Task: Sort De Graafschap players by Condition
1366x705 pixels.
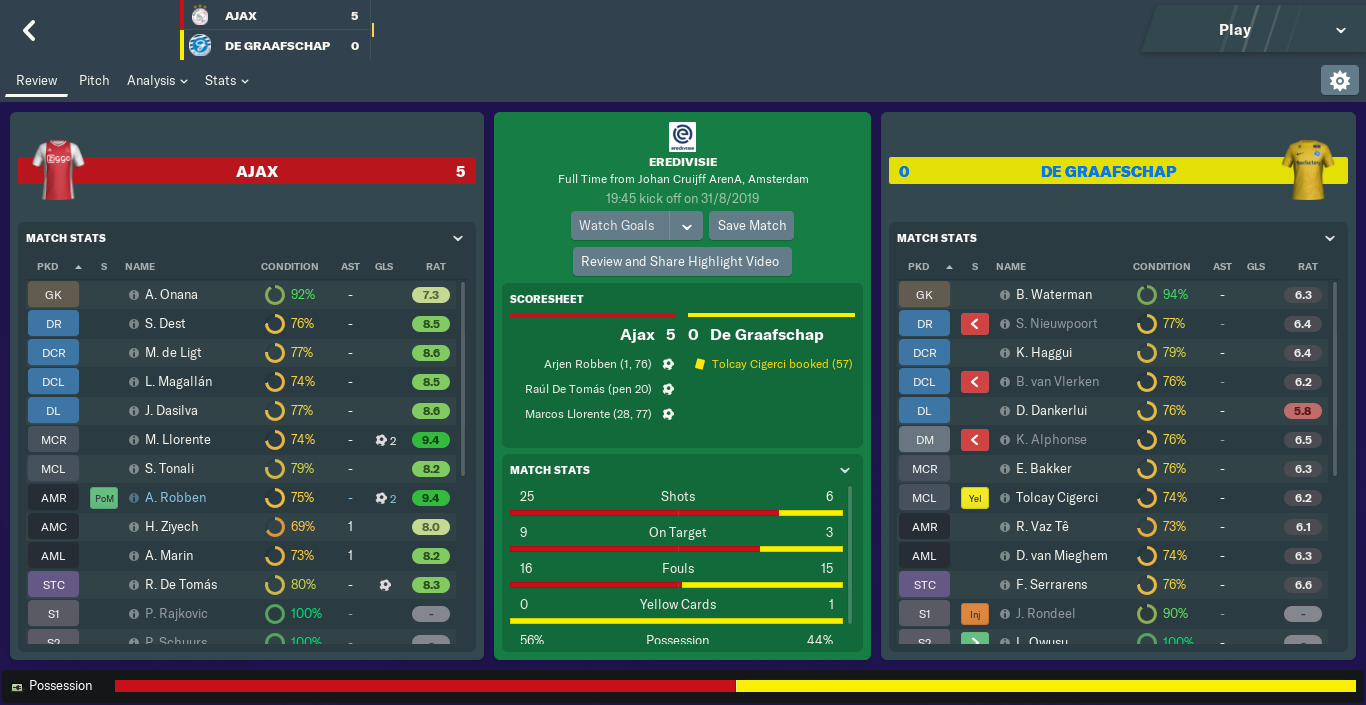Action: coord(1161,267)
